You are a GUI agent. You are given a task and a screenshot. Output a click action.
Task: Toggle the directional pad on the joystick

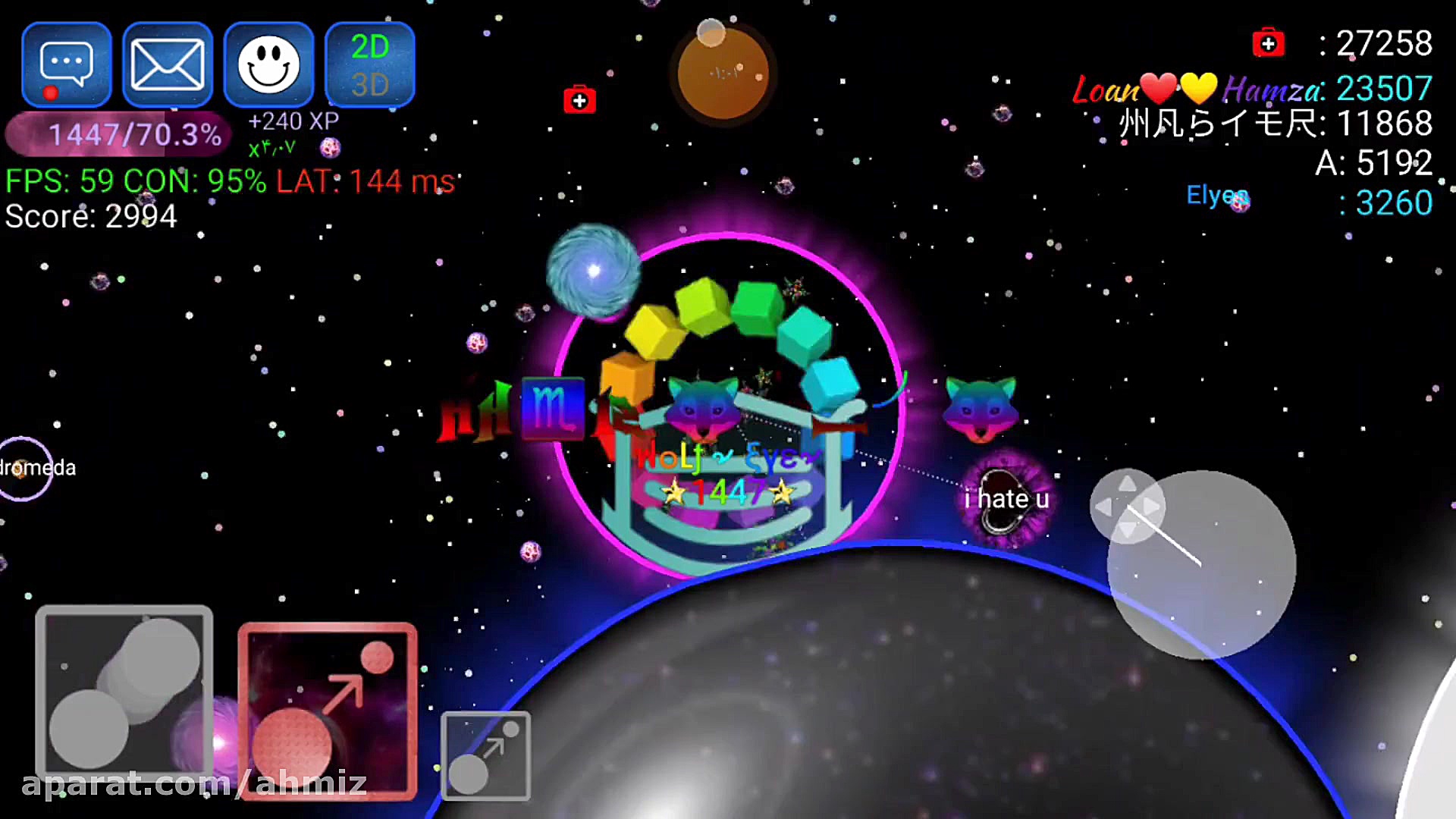(x=1128, y=507)
